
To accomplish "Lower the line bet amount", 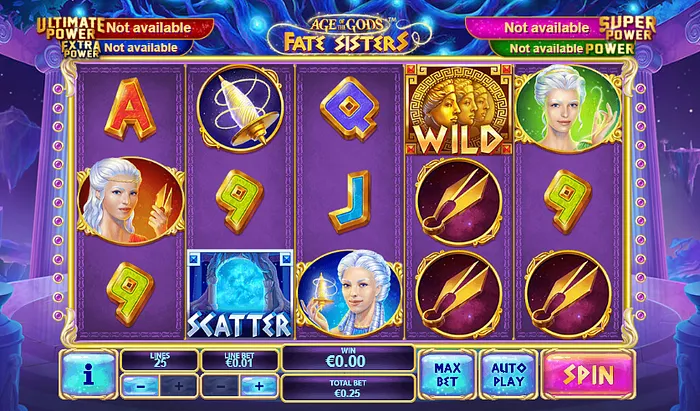I will tap(219, 385).
